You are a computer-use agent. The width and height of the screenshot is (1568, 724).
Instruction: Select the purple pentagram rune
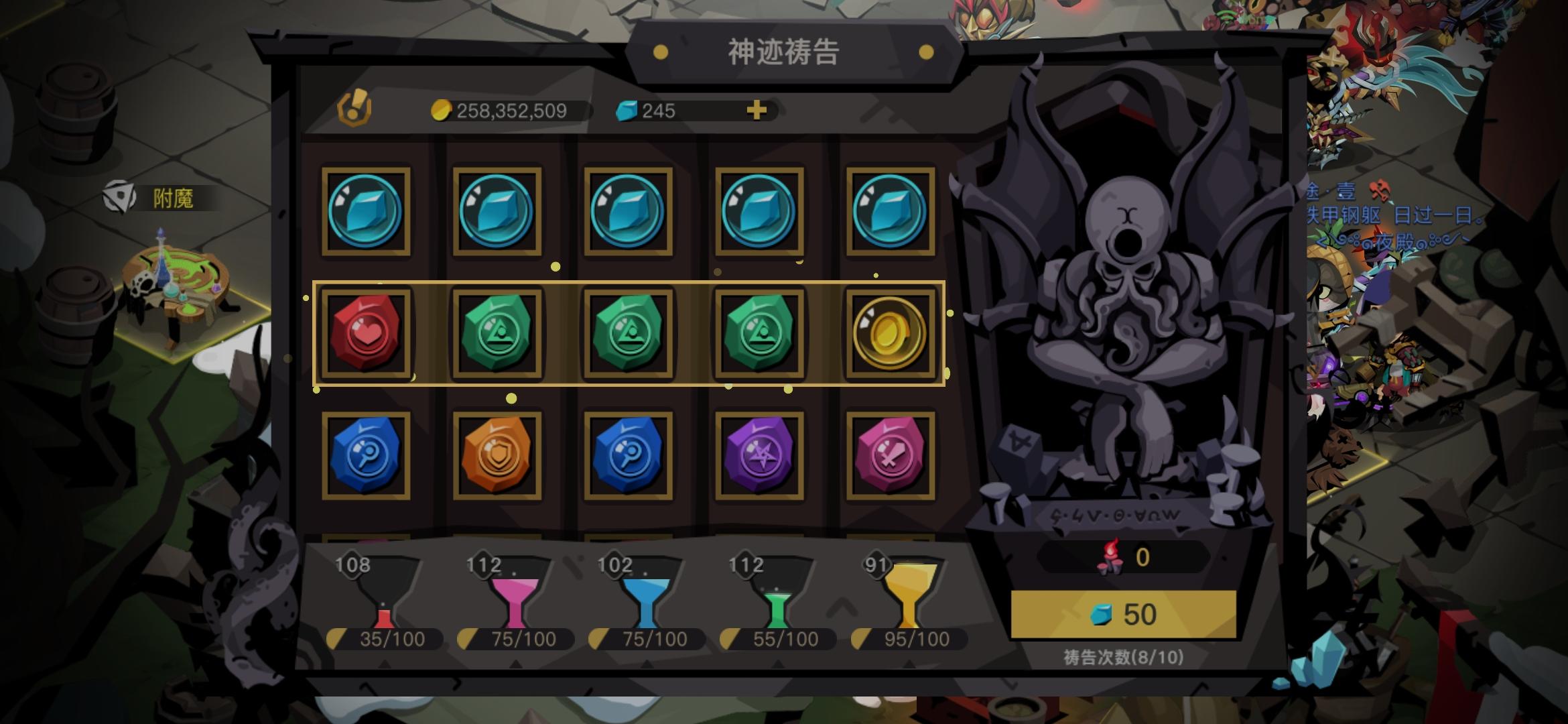[x=761, y=455]
